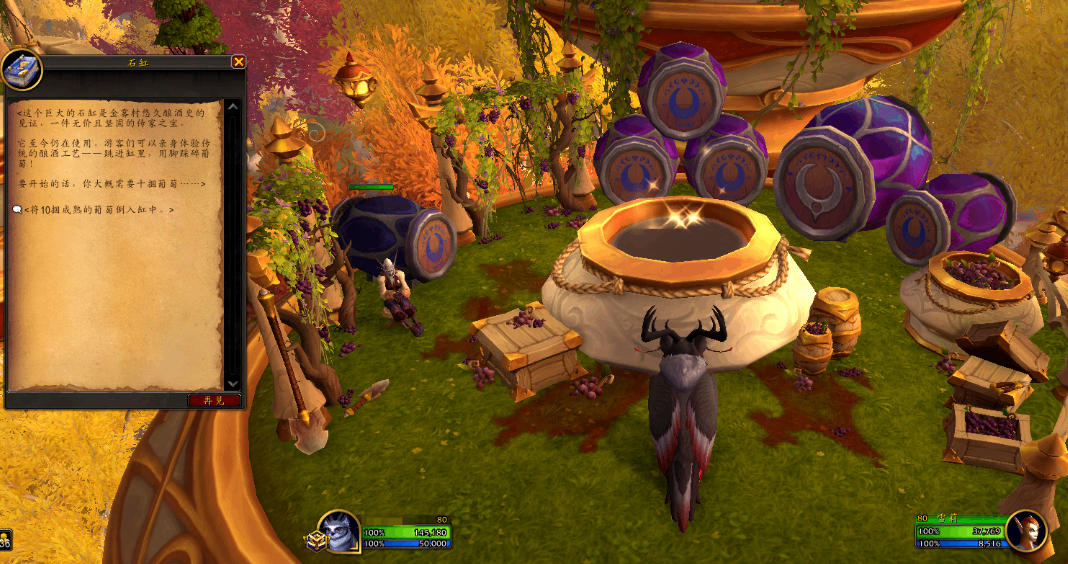Click the gold cube badge beside player portrait
This screenshot has height=564, width=1068.
tap(318, 540)
